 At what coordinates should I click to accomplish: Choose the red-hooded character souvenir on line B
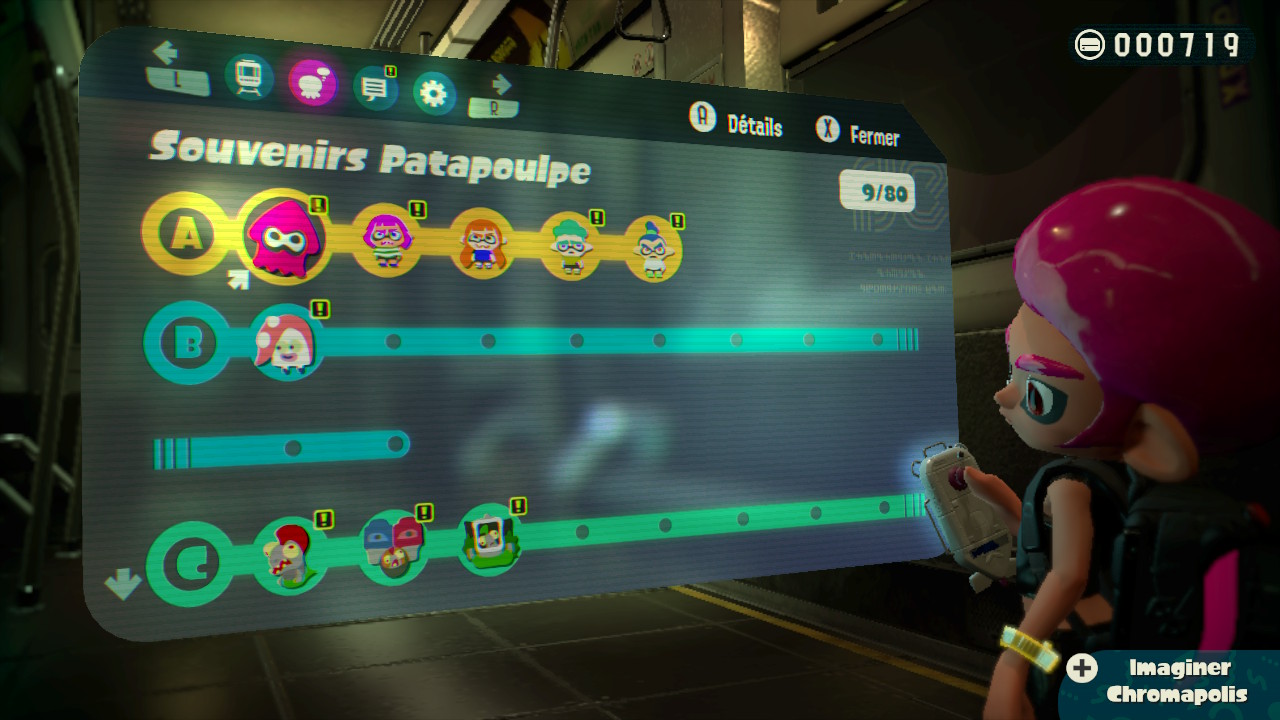(286, 342)
